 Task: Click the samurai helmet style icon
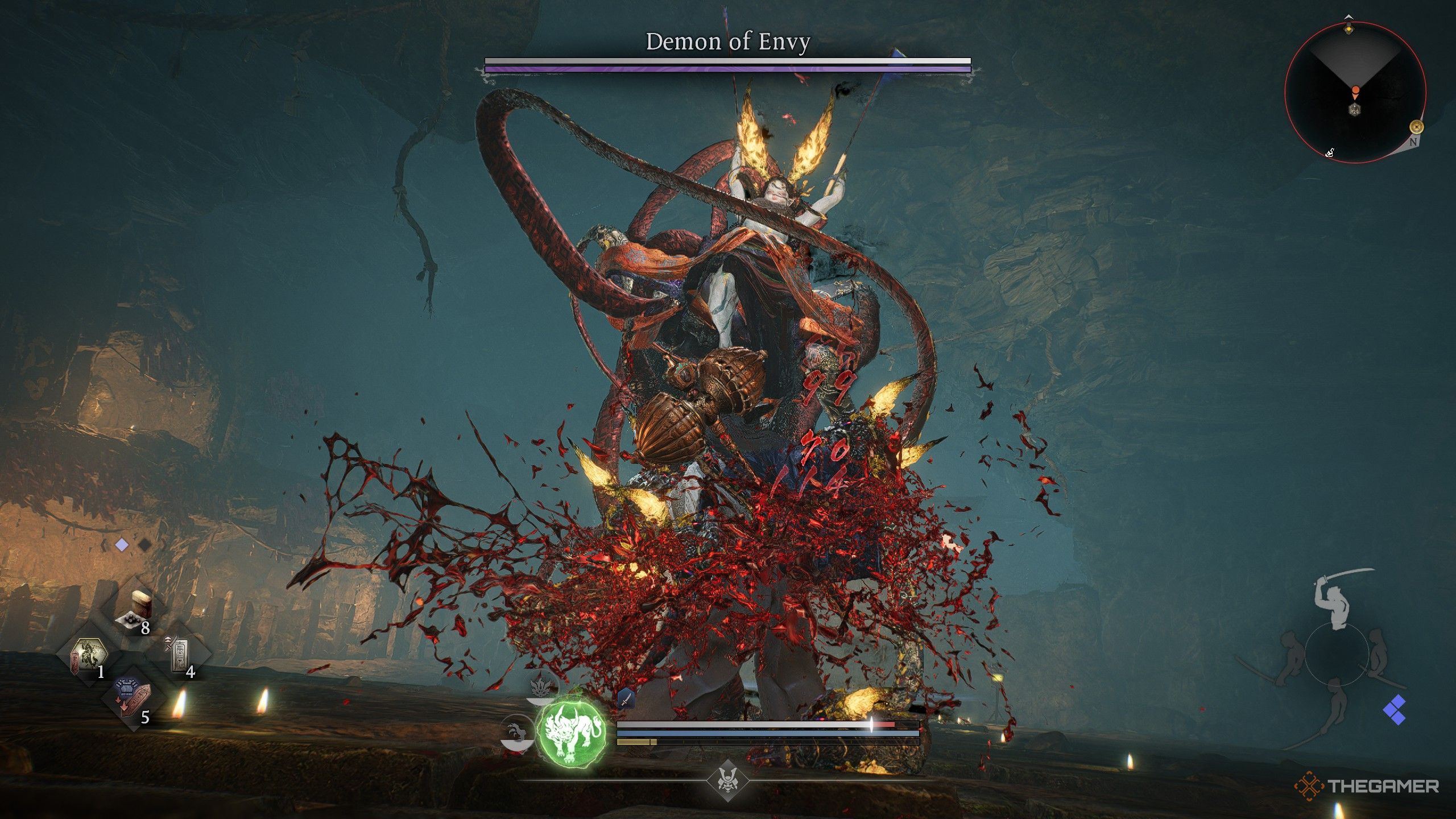[x=727, y=780]
